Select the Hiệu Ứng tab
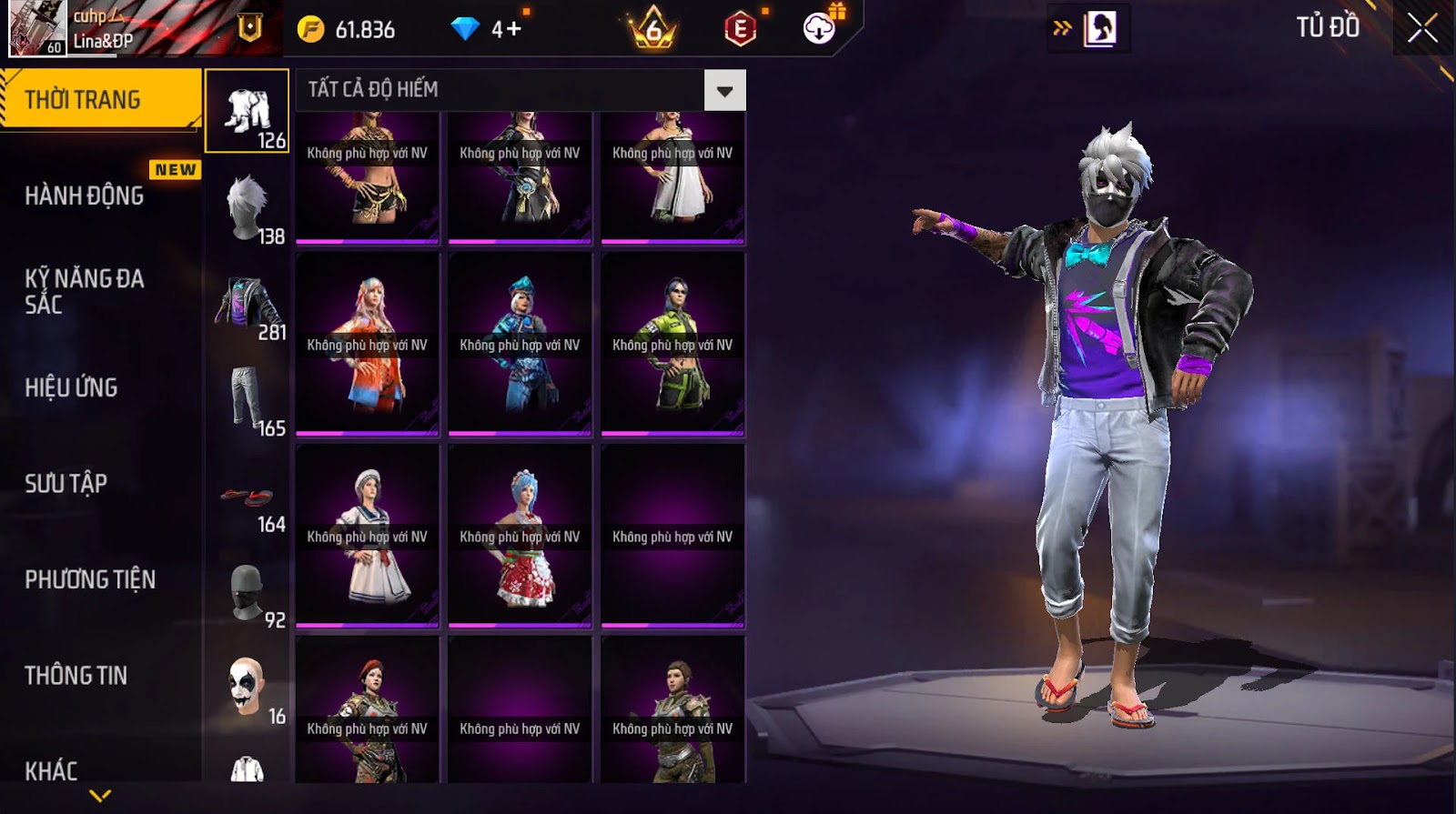The width and height of the screenshot is (1456, 814). click(71, 387)
